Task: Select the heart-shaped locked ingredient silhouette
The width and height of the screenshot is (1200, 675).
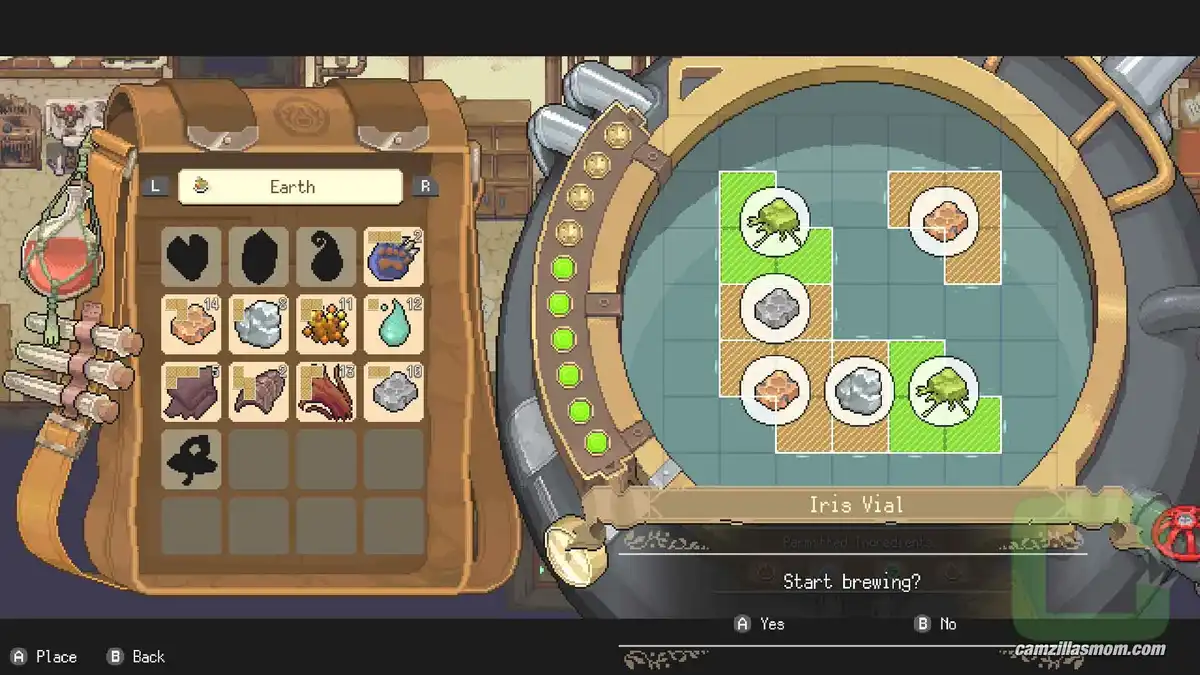Action: pos(191,257)
